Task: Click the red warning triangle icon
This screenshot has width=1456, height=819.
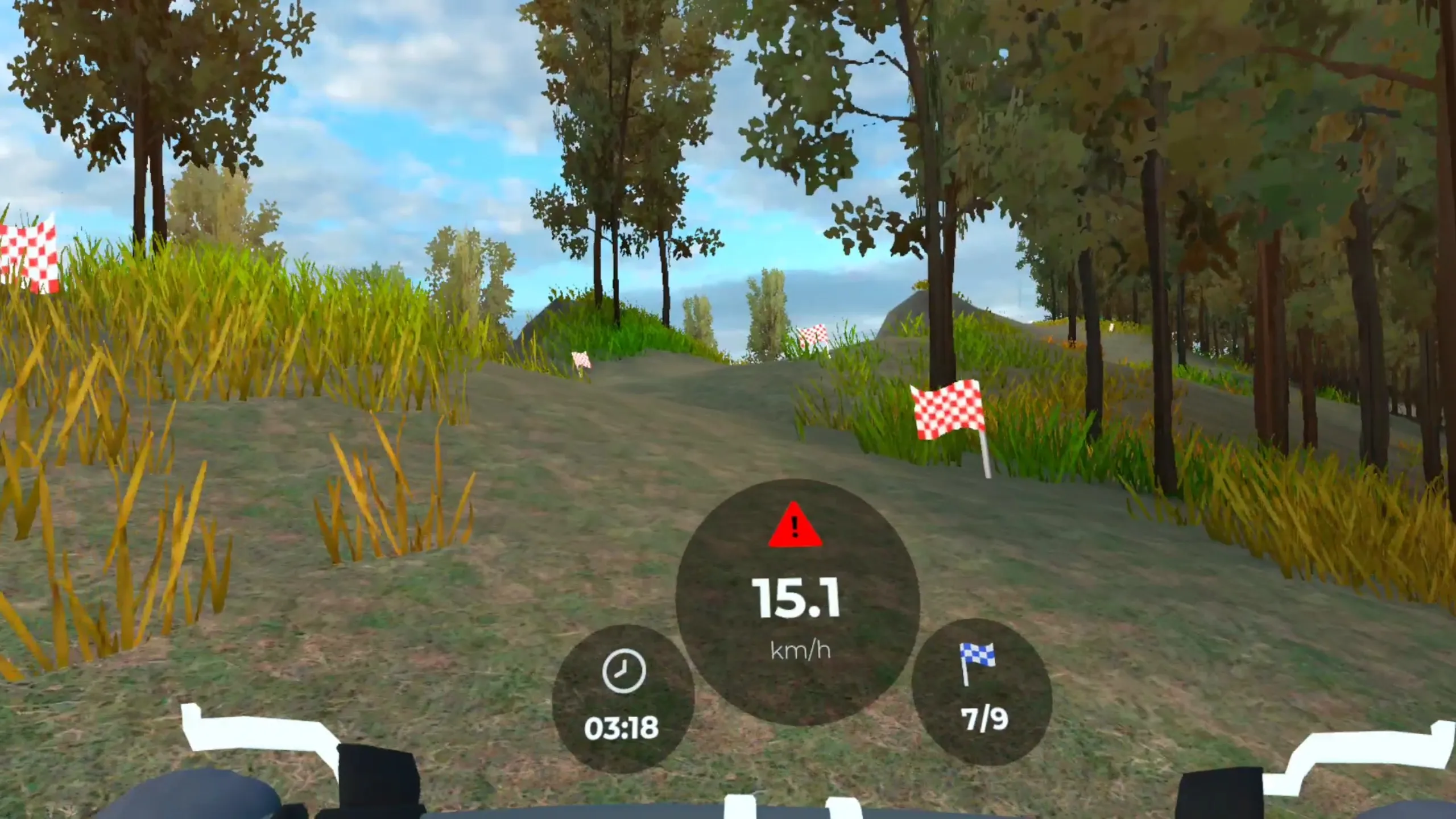Action: pos(795,527)
